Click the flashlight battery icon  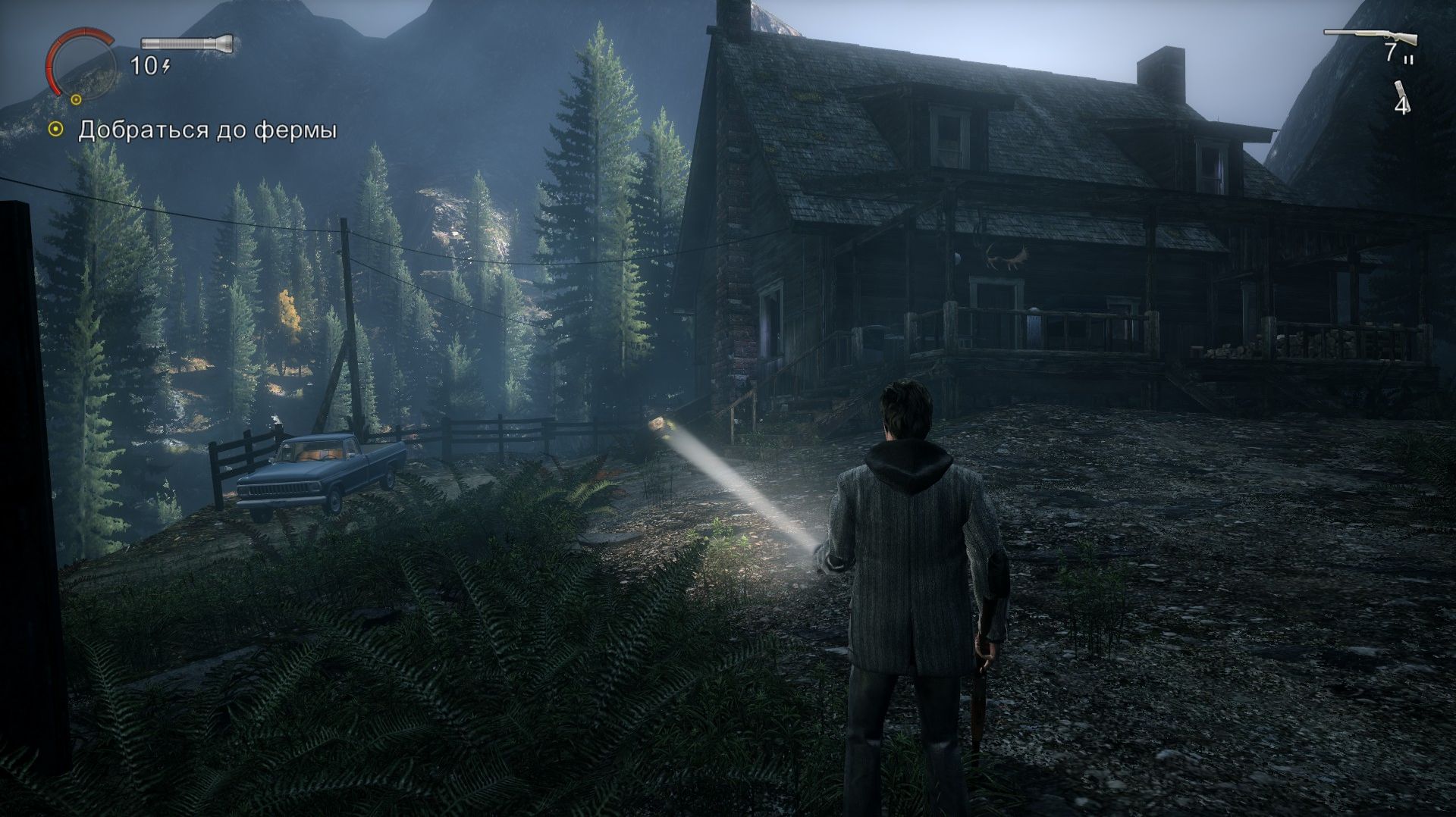(x=187, y=42)
